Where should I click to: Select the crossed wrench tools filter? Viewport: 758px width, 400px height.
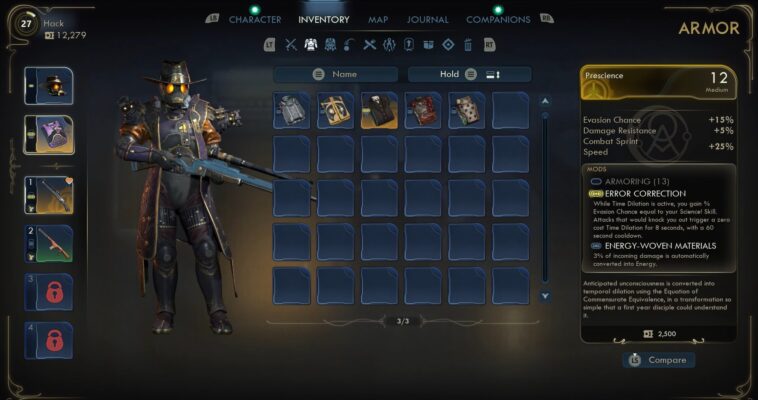[x=369, y=44]
